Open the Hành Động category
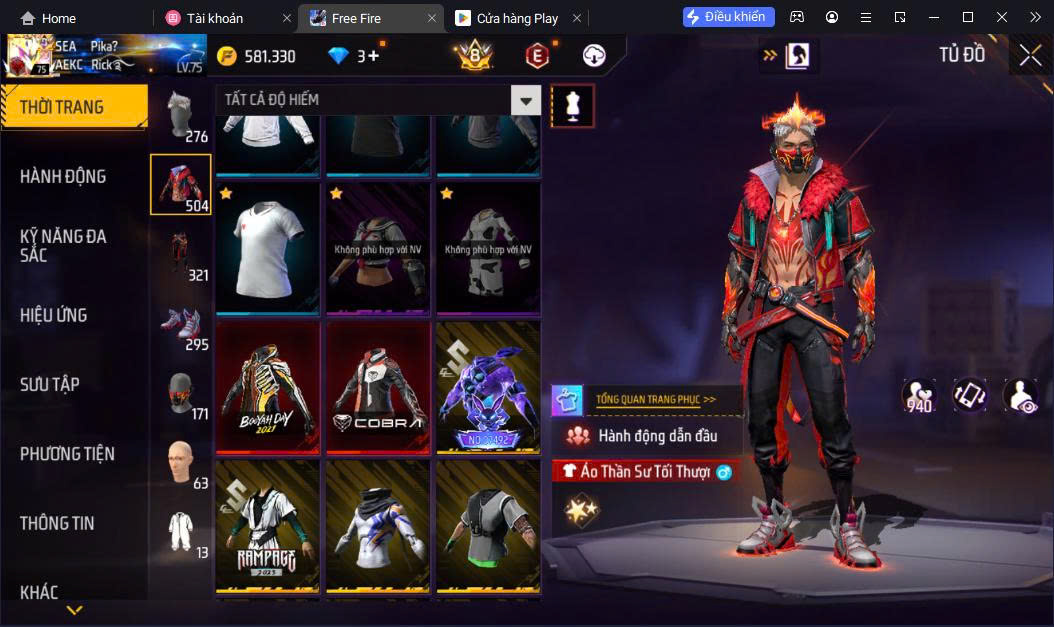This screenshot has height=627, width=1054. (x=63, y=176)
